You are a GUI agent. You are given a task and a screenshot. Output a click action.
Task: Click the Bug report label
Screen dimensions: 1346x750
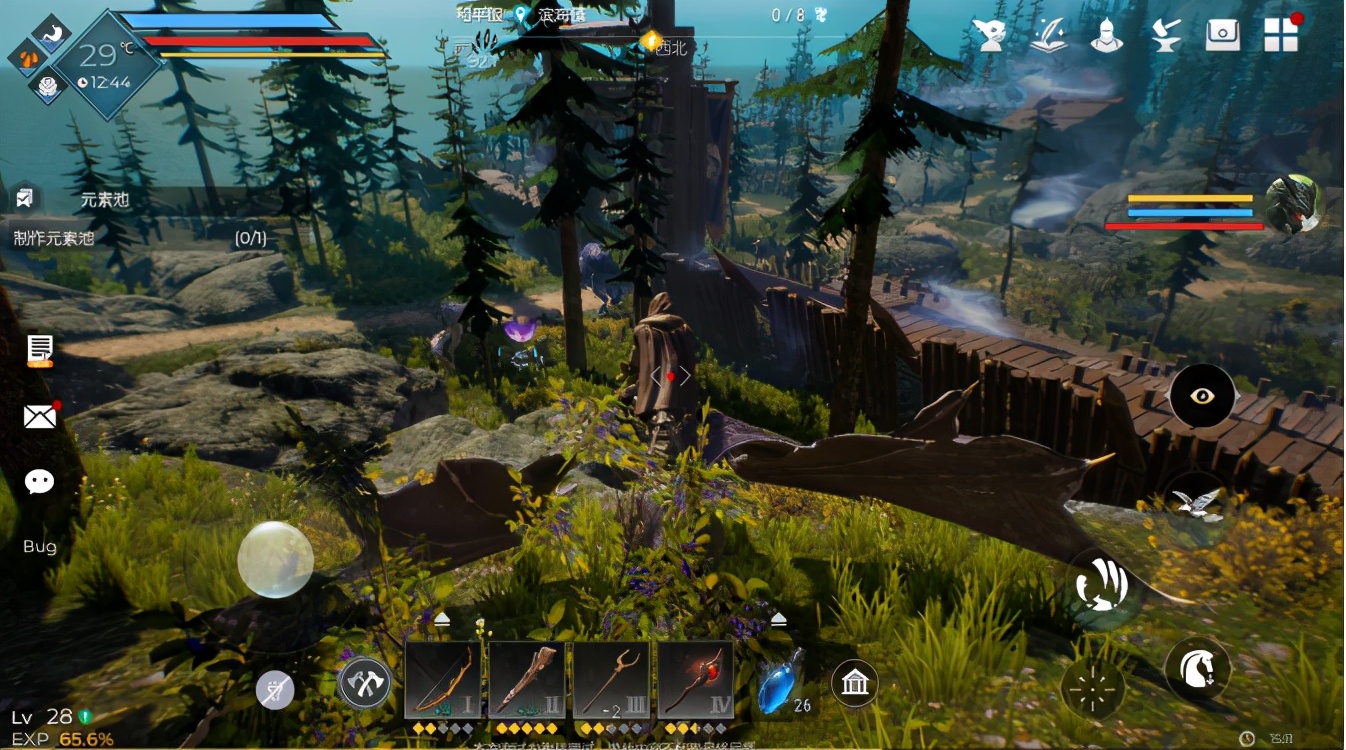tap(40, 547)
